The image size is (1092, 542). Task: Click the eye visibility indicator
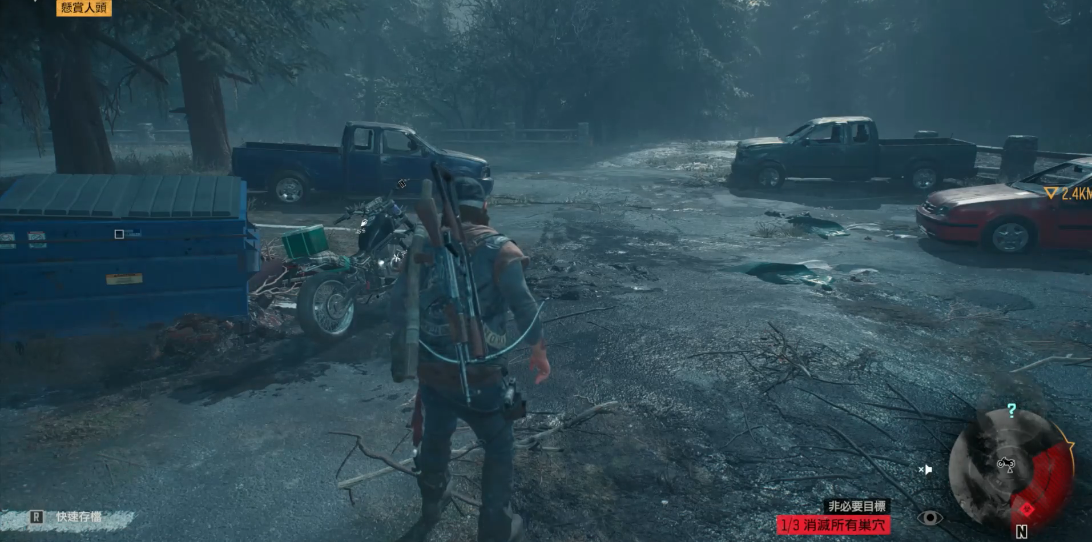(930, 517)
